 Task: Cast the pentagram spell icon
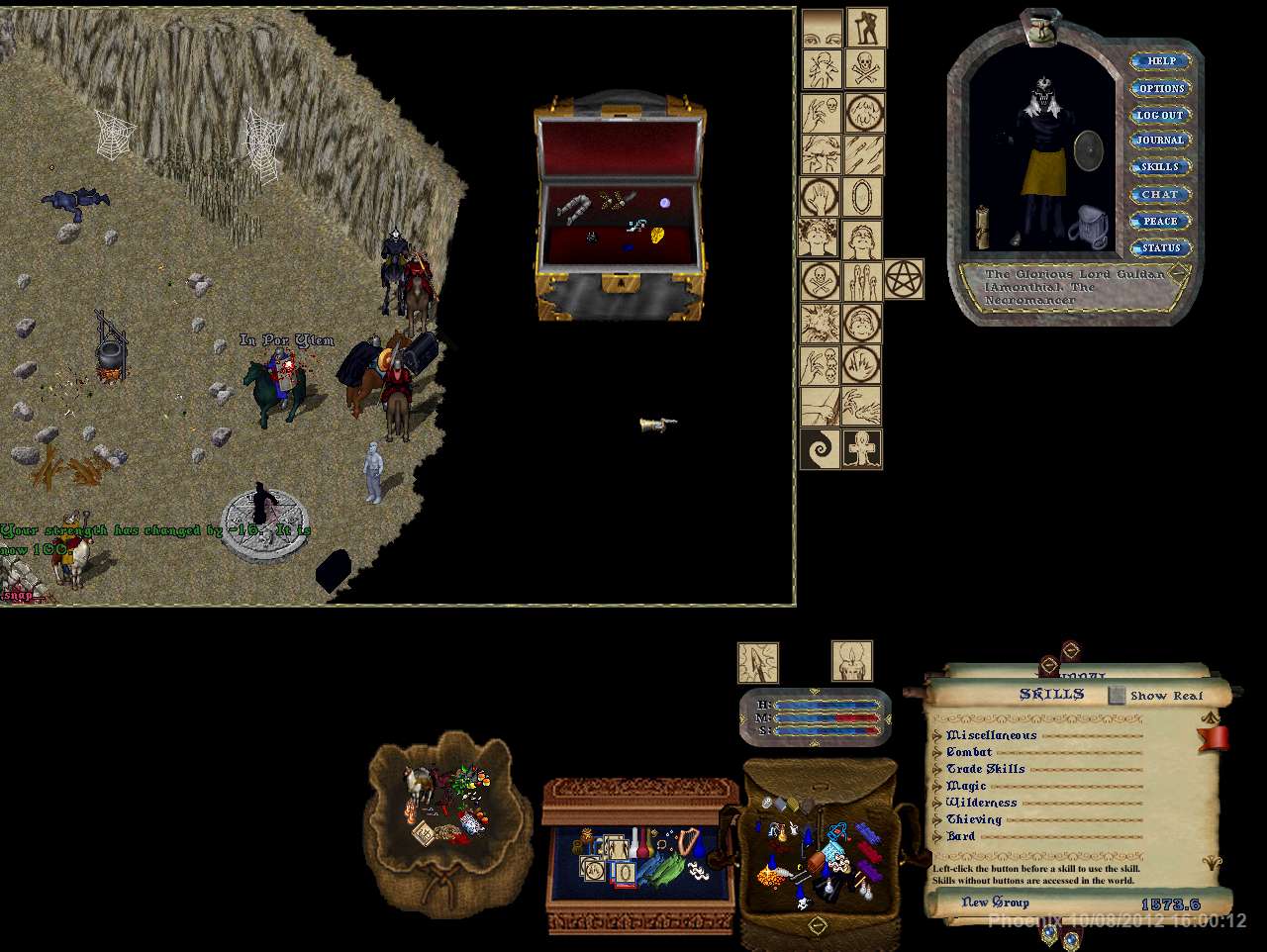(x=903, y=278)
